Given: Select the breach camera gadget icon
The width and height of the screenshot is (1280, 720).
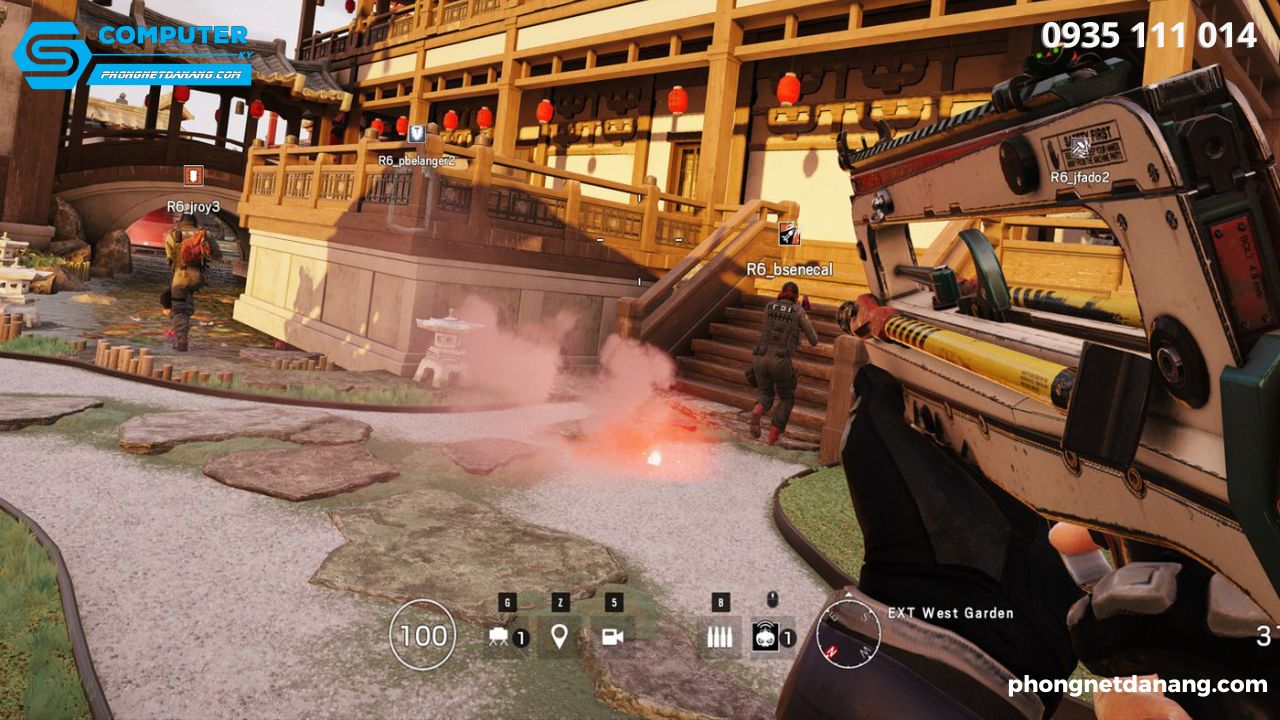Looking at the screenshot, I should 498,636.
